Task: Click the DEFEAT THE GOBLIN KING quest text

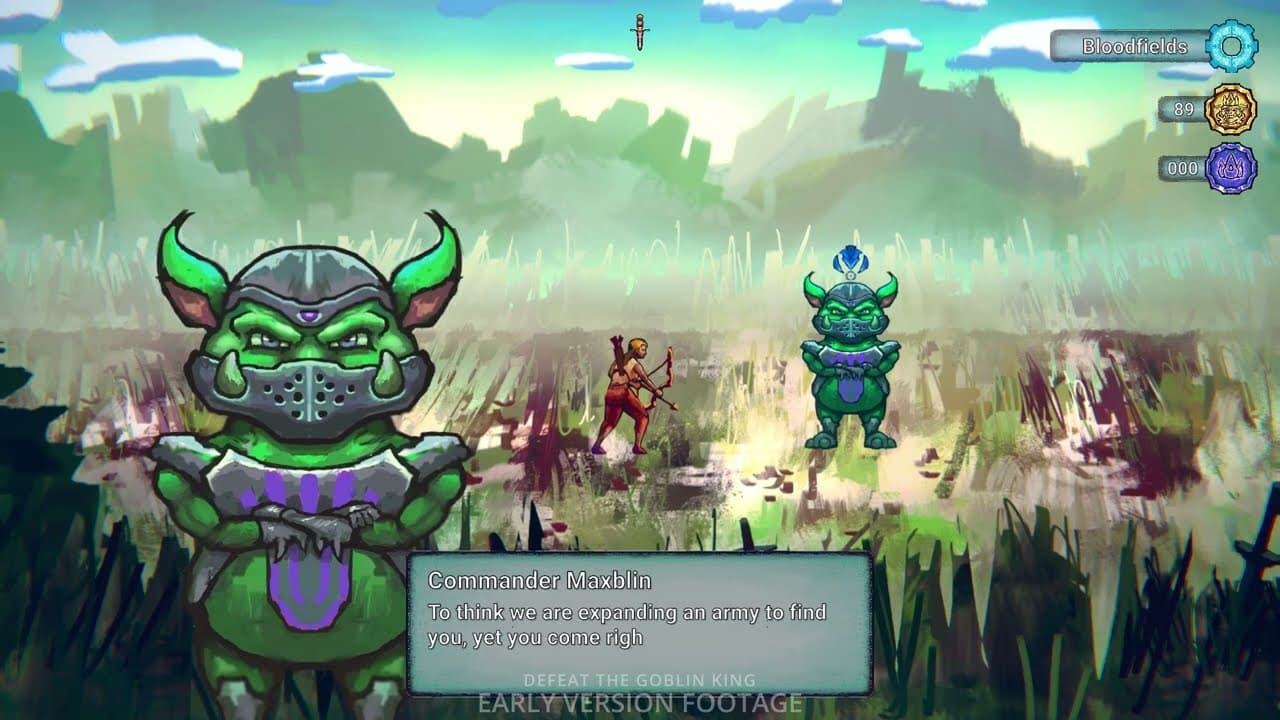Action: click(640, 676)
